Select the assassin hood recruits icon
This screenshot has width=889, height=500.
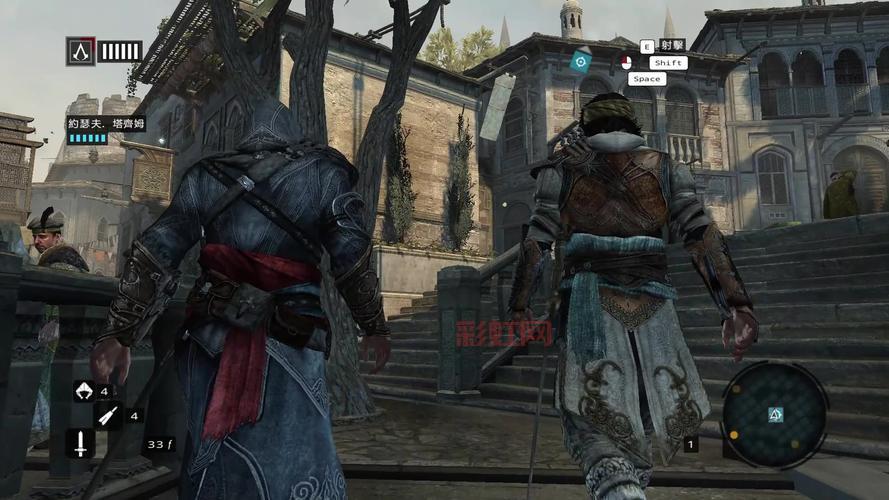[x=83, y=391]
